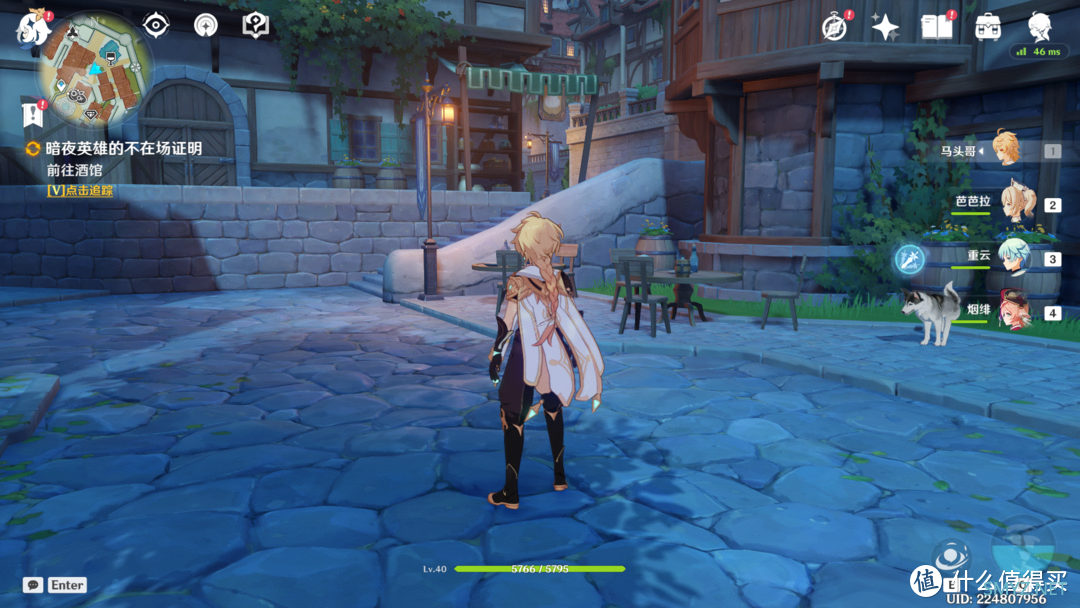Switch to party member 芭芭拉
1080x608 pixels.
1020,204
